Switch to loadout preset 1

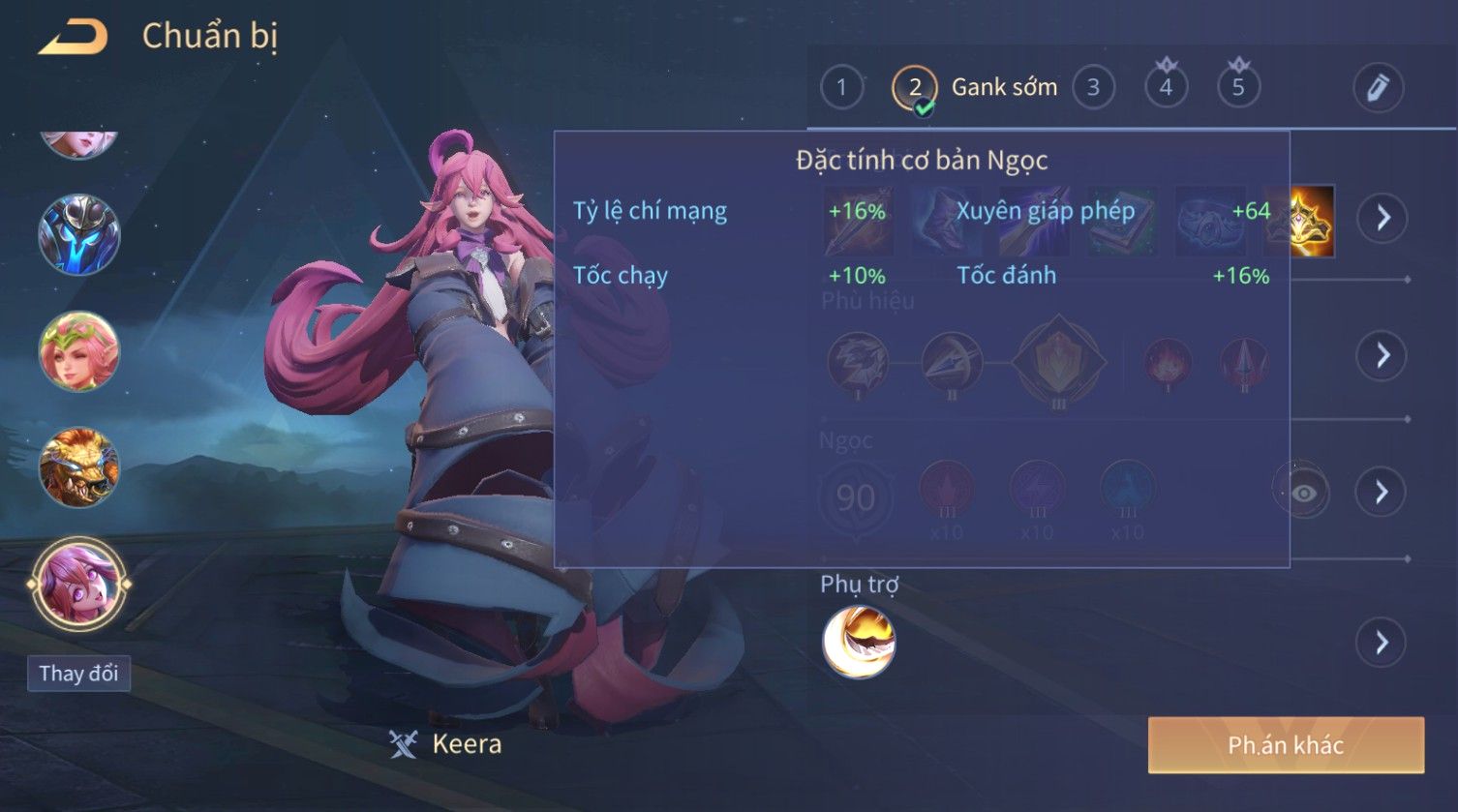coord(841,88)
